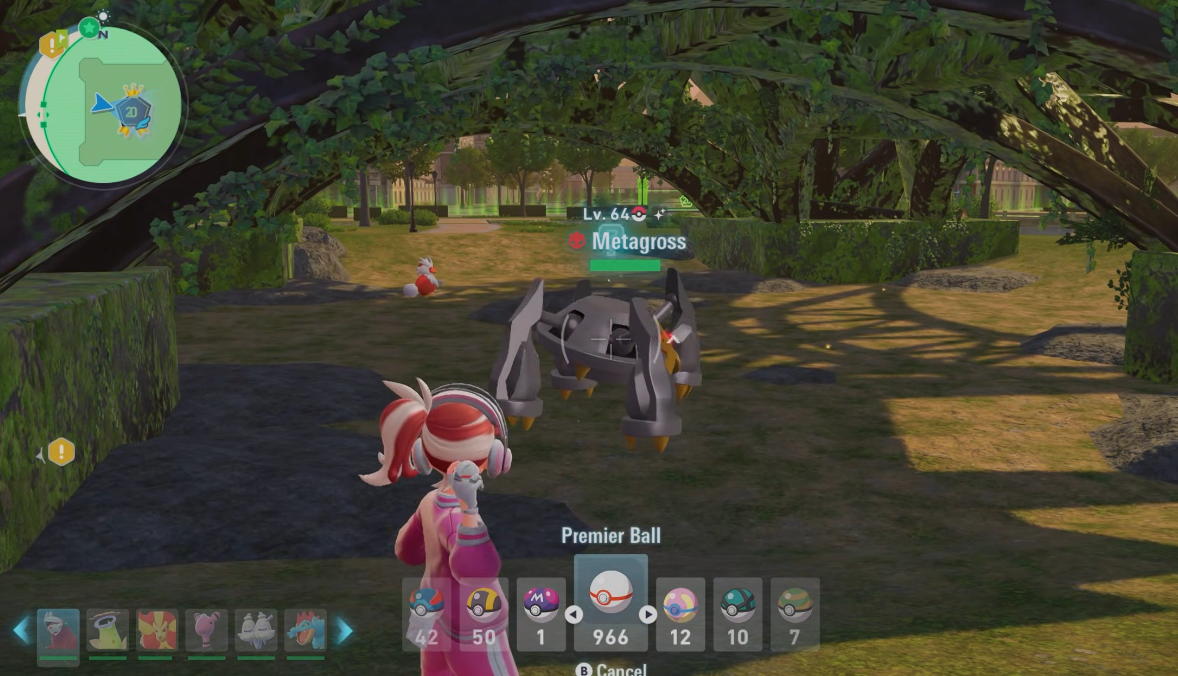Choose the yellow Pokémon with halo in party
Image resolution: width=1178 pixels, height=676 pixels.
[108, 632]
